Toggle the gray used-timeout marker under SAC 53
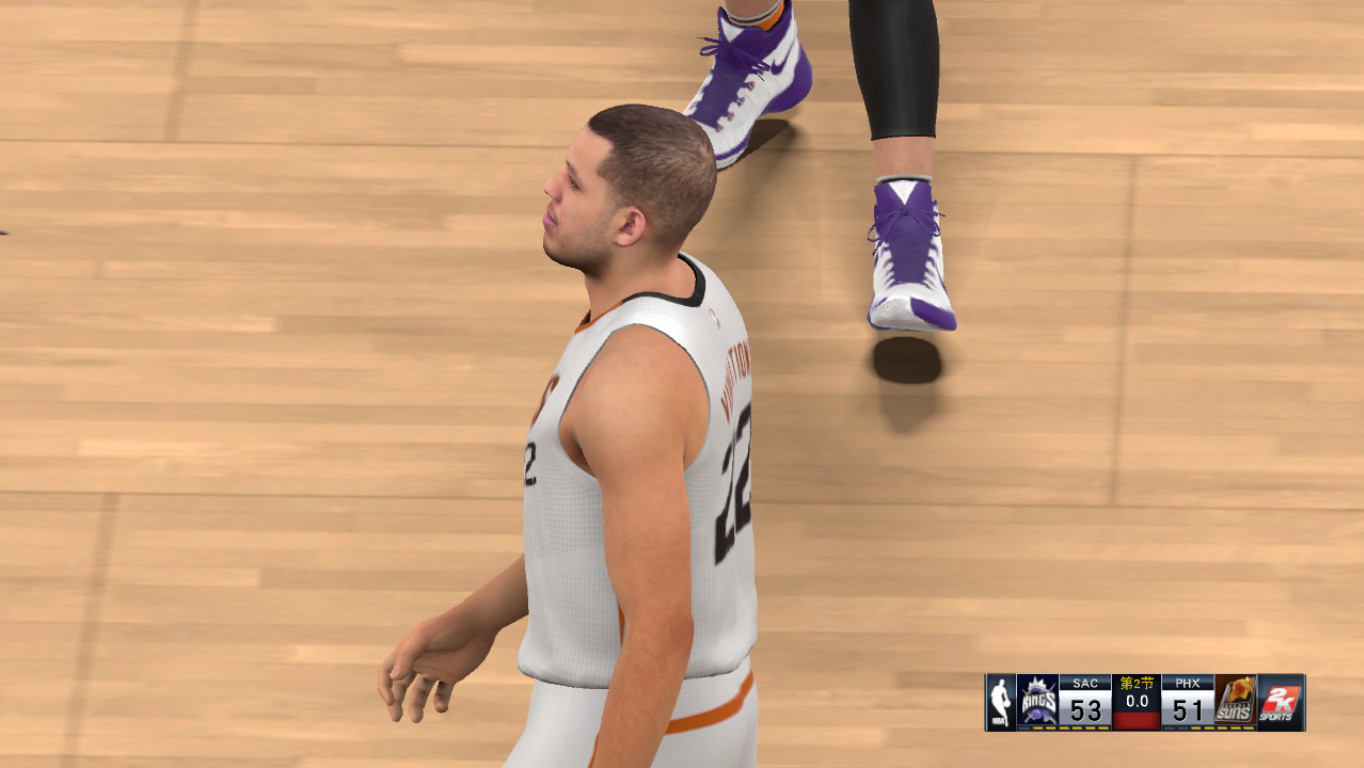1364x768 pixels. pos(1024,727)
